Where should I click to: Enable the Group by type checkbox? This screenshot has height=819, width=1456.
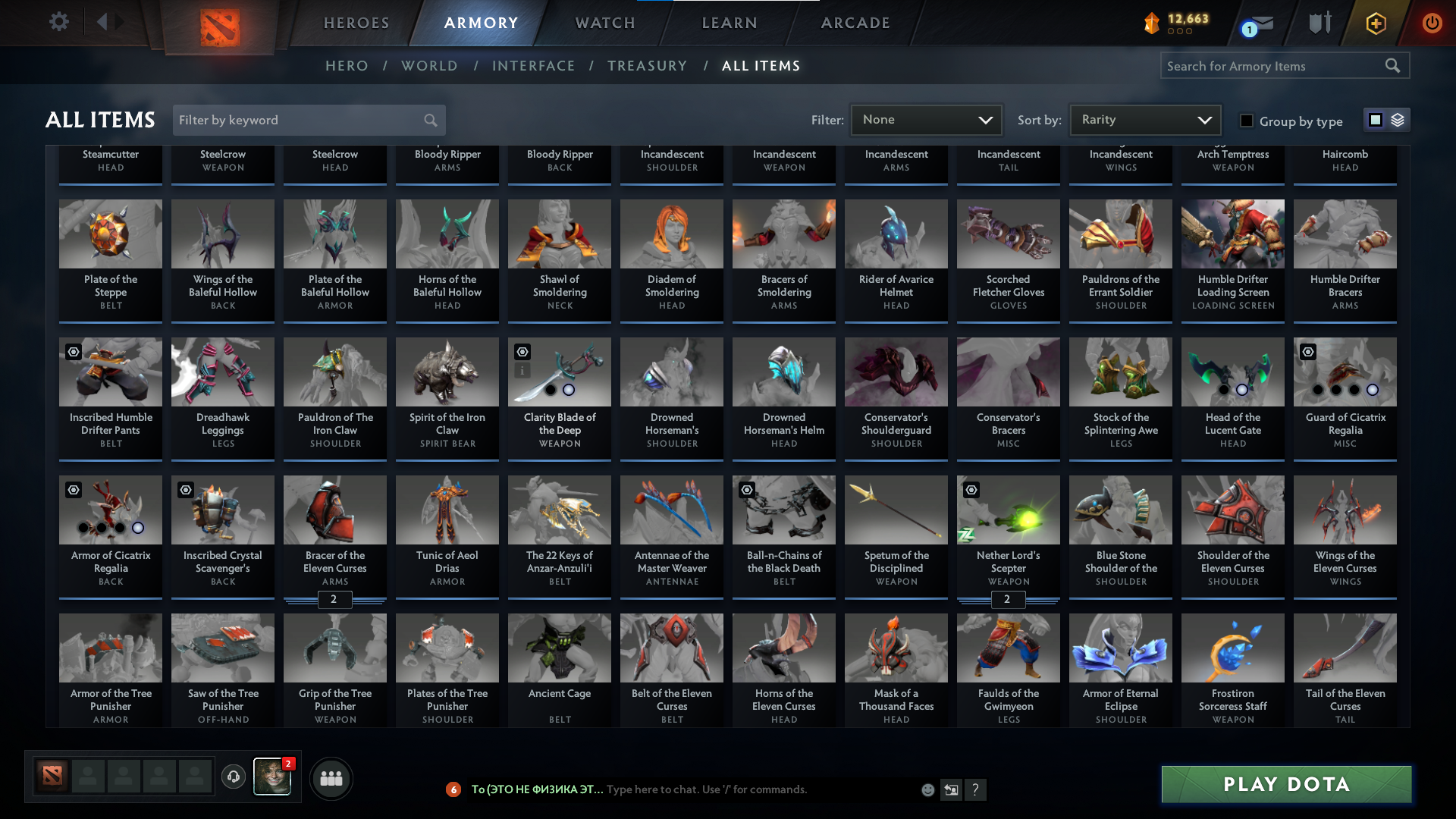click(1246, 120)
